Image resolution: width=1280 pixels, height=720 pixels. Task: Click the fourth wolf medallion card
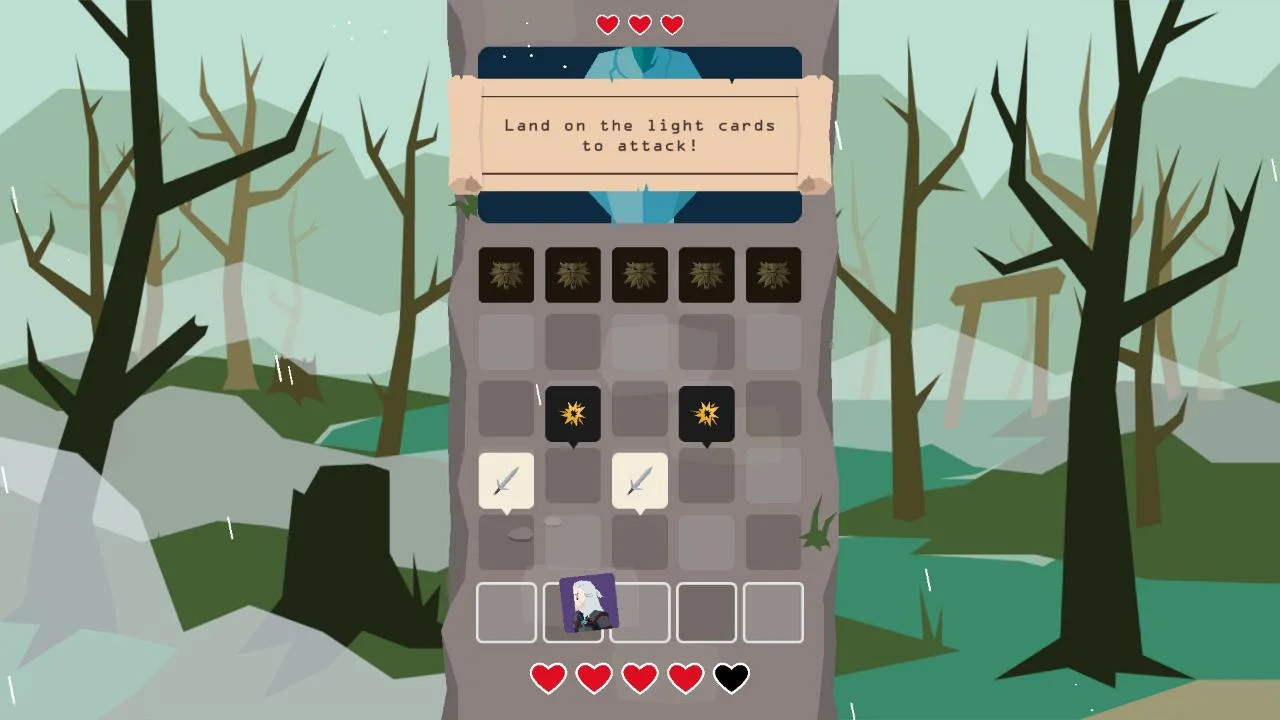tap(706, 275)
